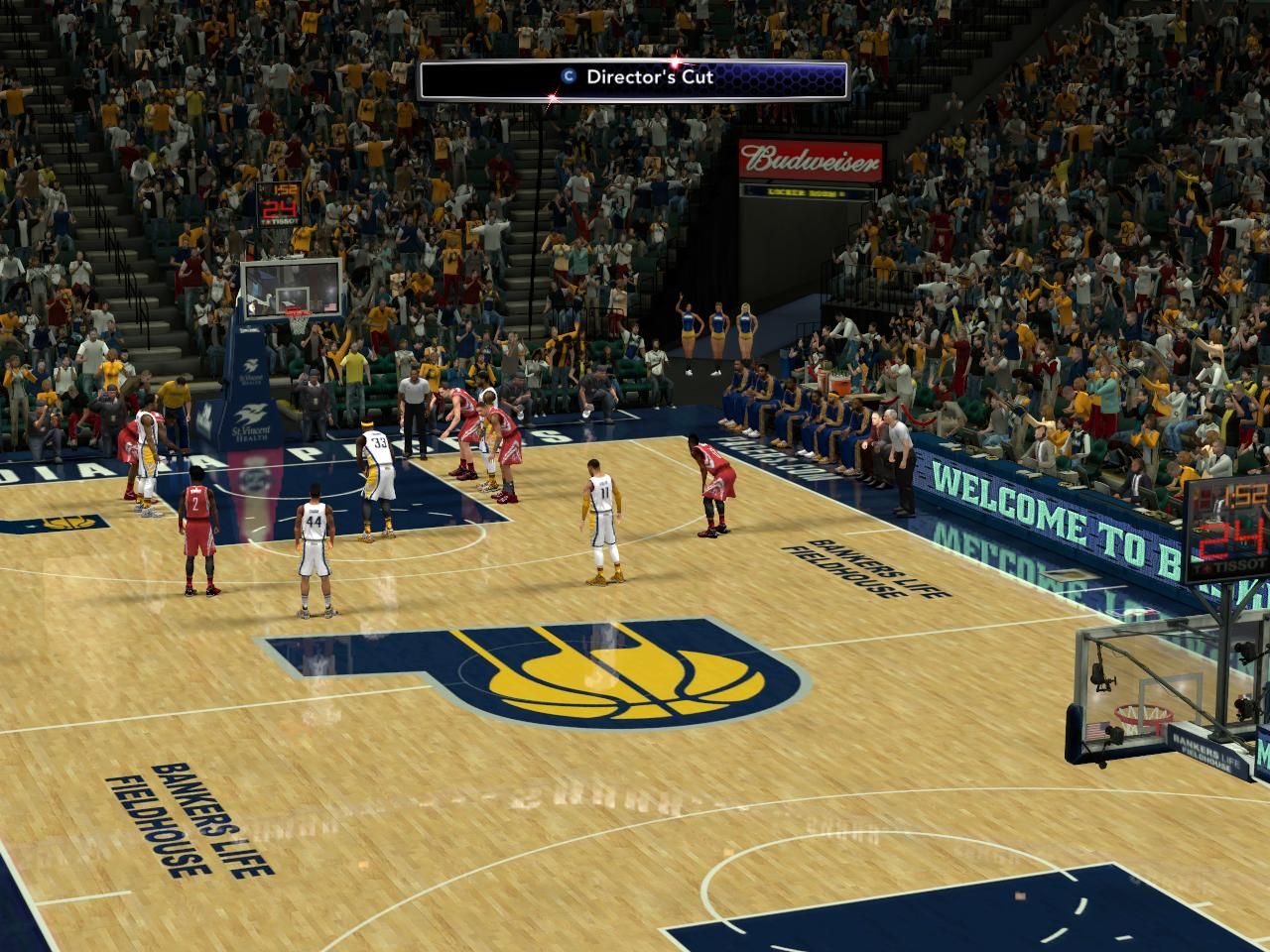Select the Director's Cut replay banner

(x=633, y=79)
